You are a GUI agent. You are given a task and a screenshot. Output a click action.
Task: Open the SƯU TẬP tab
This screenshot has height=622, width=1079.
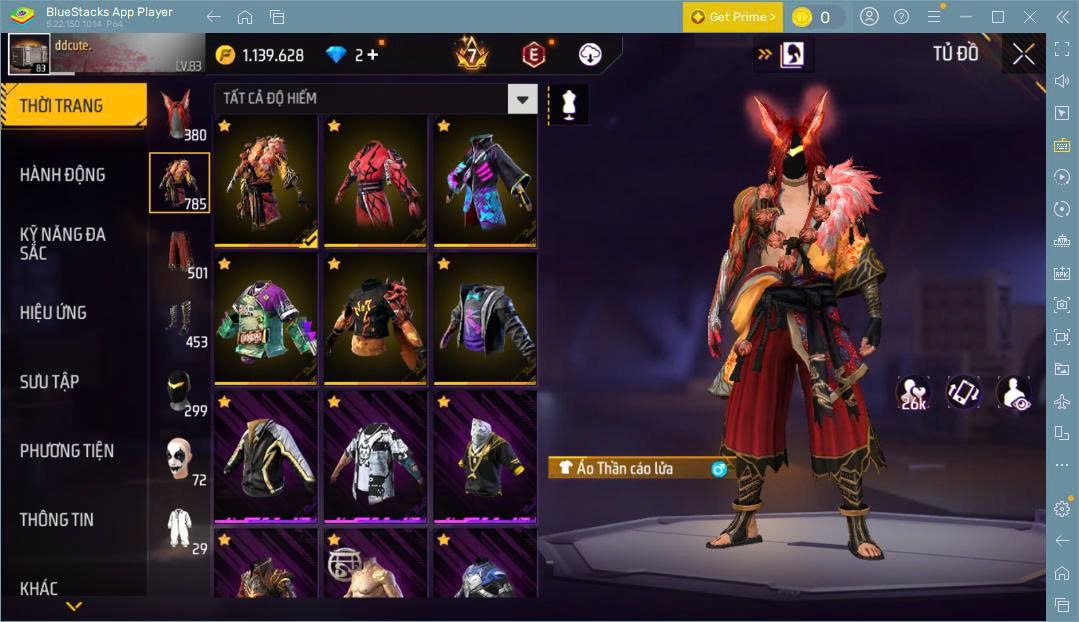point(49,382)
